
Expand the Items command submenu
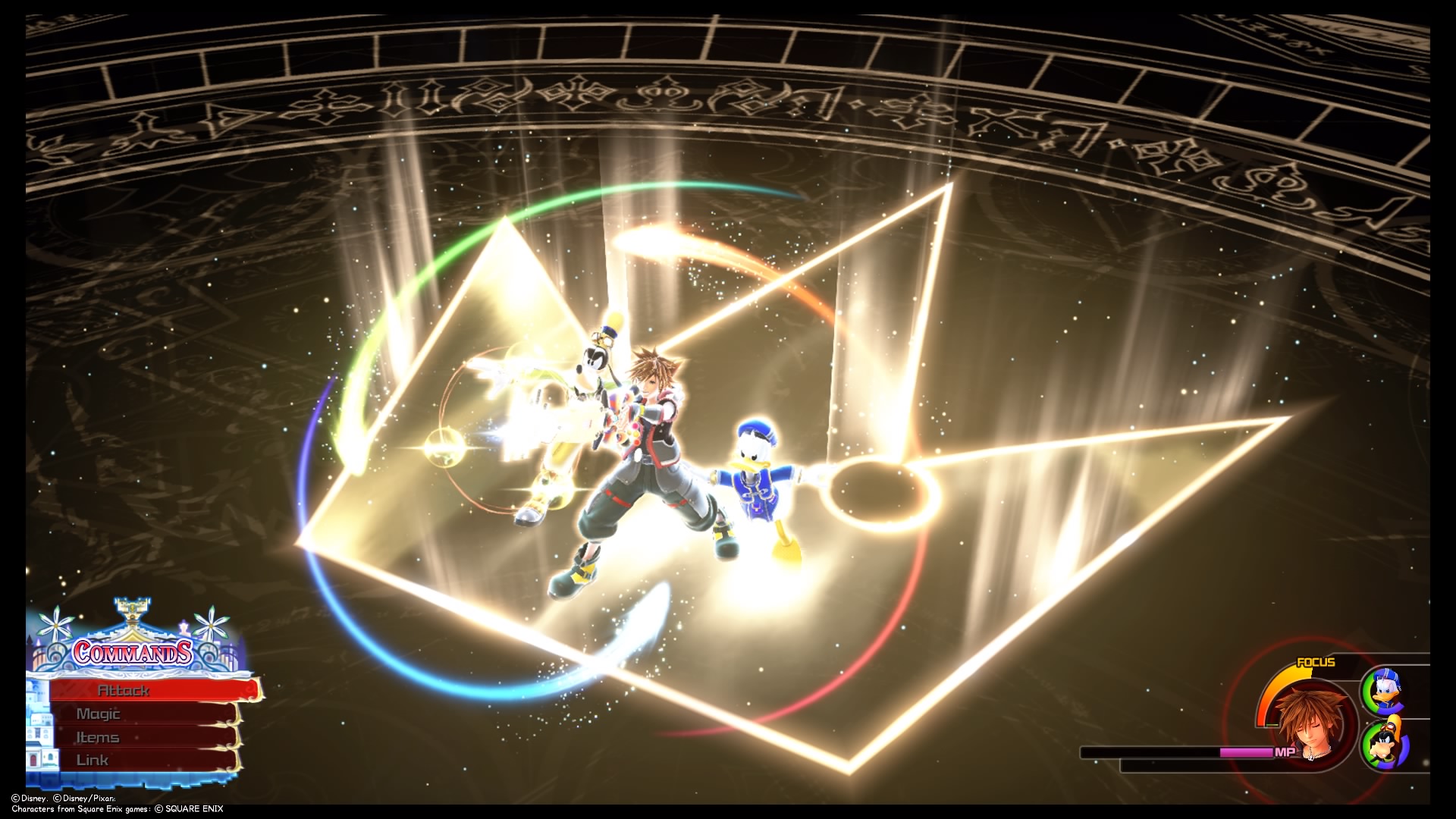click(x=98, y=737)
